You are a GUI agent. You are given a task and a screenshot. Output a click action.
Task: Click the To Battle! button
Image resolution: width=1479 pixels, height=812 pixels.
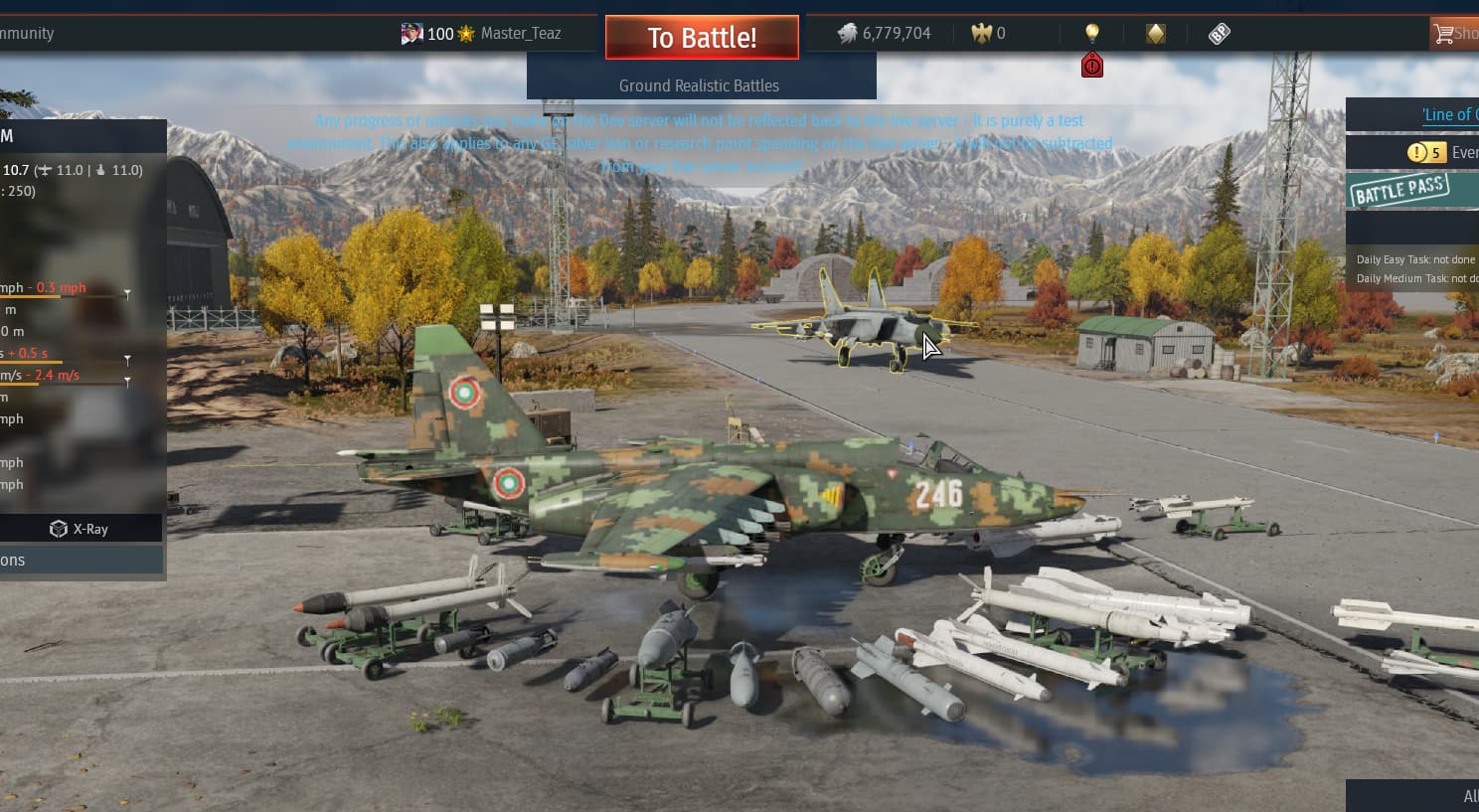pyautogui.click(x=702, y=38)
